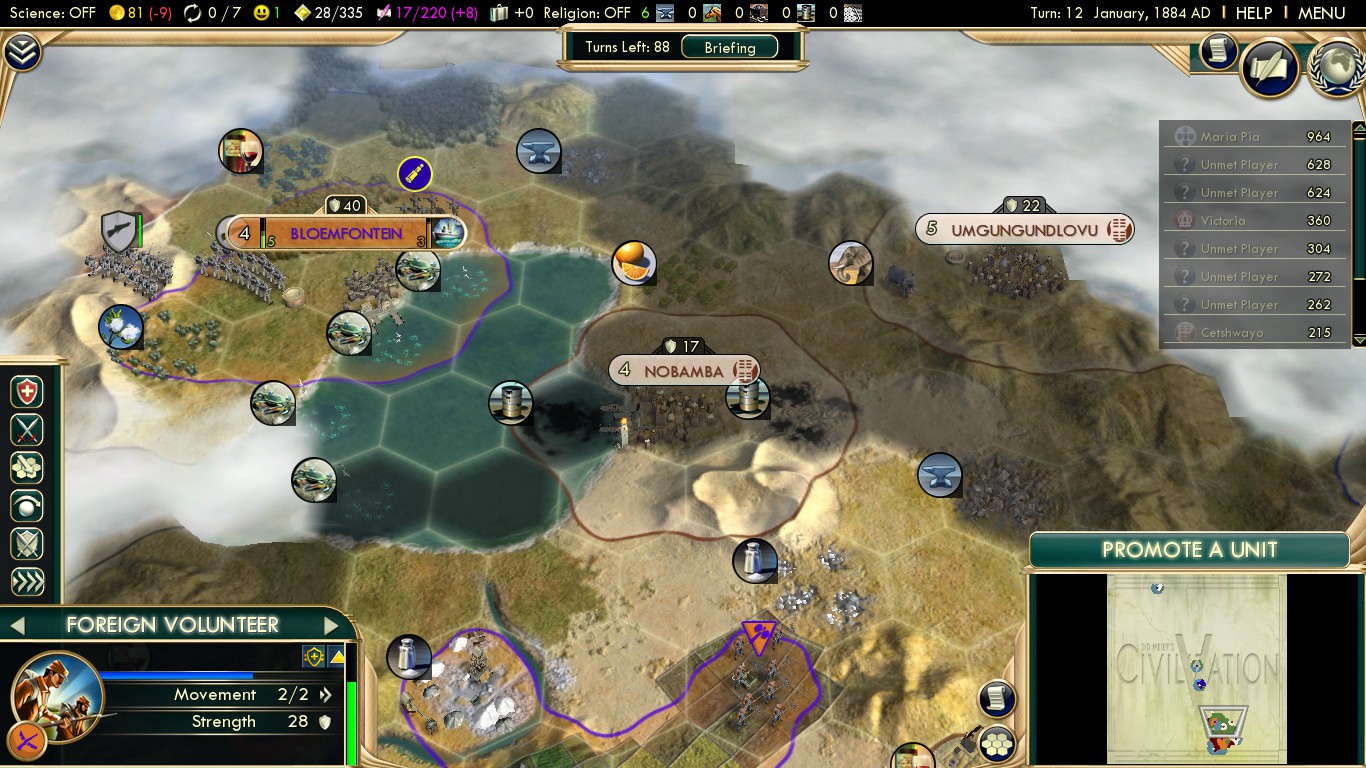Choose the red cross medic promotion
The height and width of the screenshot is (768, 1366).
(x=27, y=392)
